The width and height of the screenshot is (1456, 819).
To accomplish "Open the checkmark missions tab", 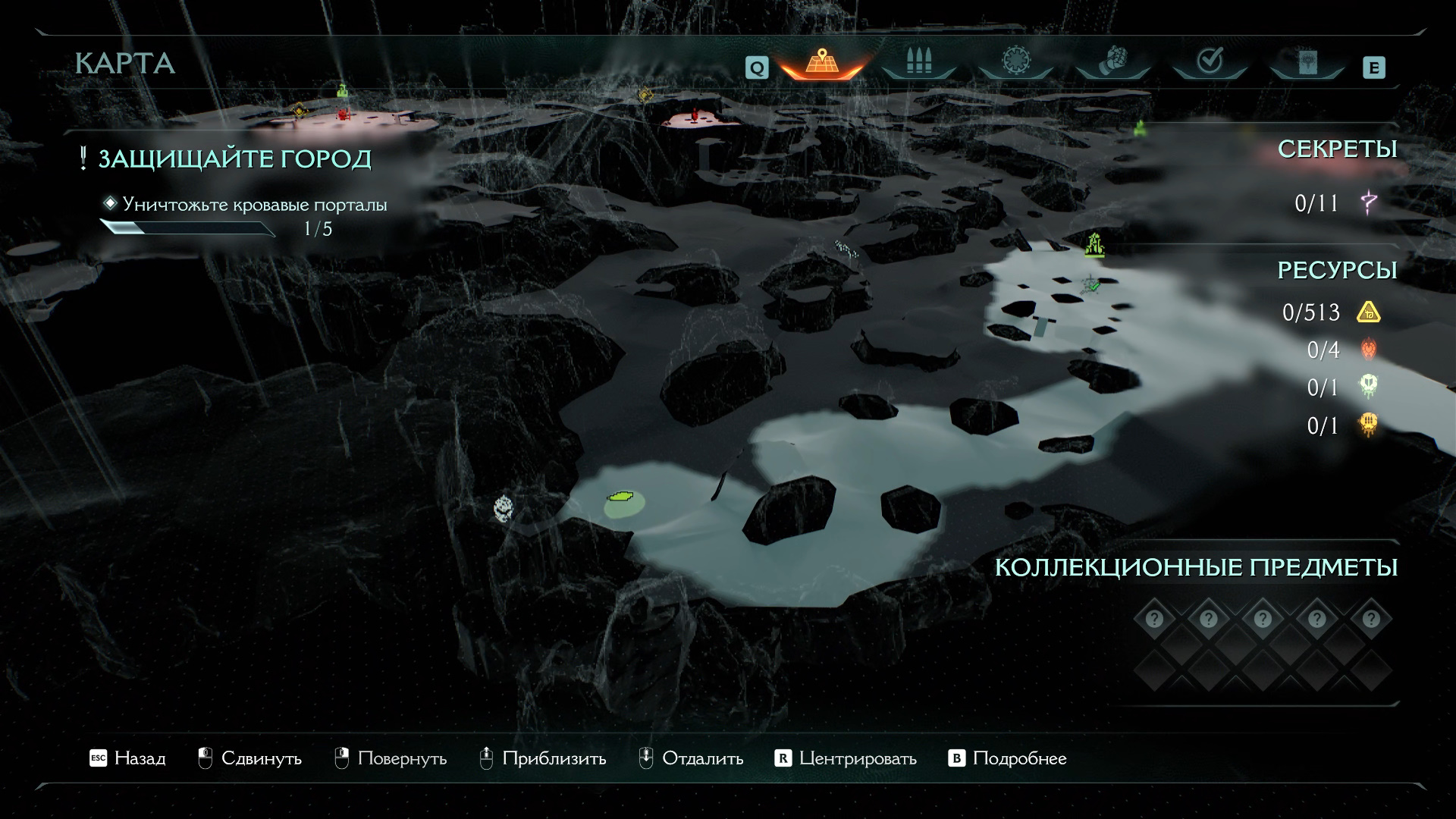I will coord(1210,62).
